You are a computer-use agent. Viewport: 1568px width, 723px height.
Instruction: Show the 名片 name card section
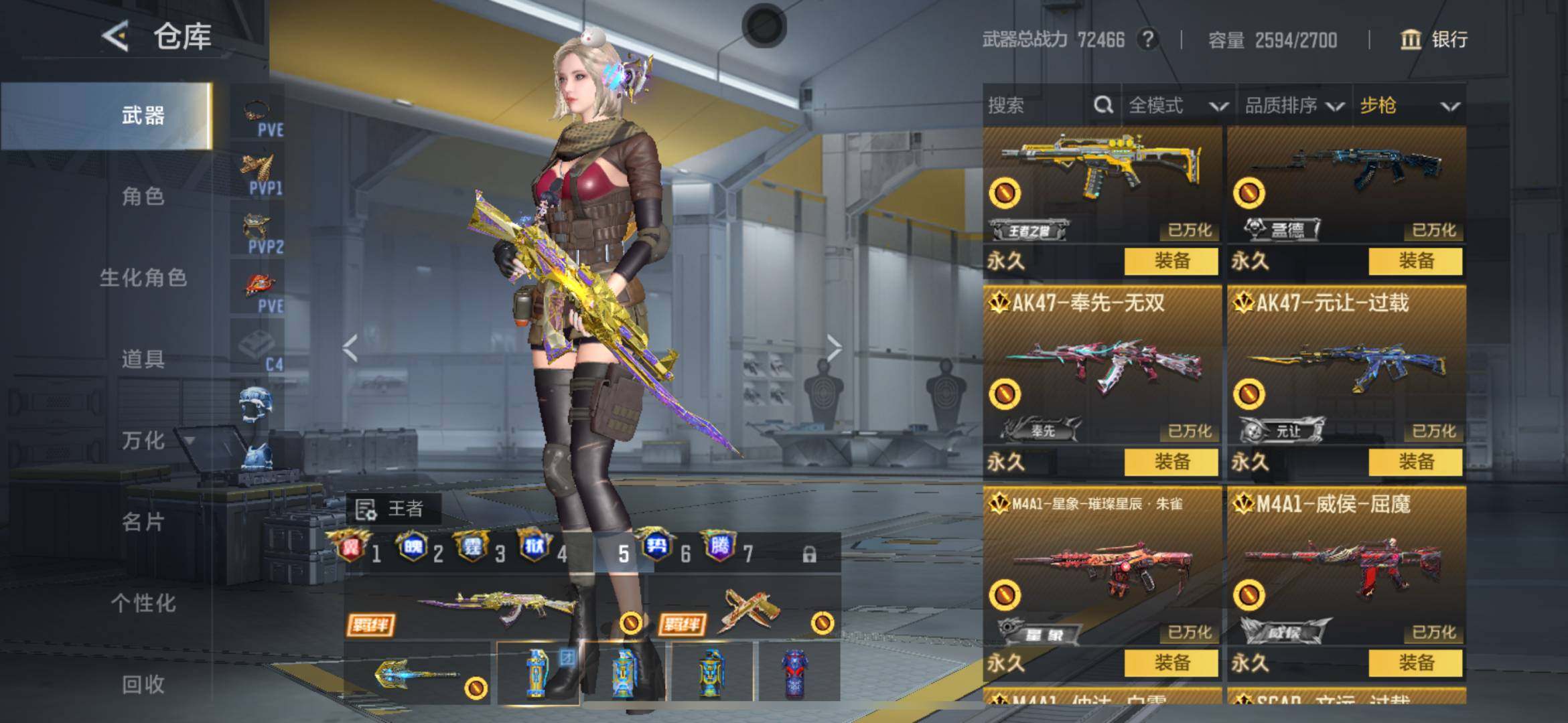click(143, 521)
